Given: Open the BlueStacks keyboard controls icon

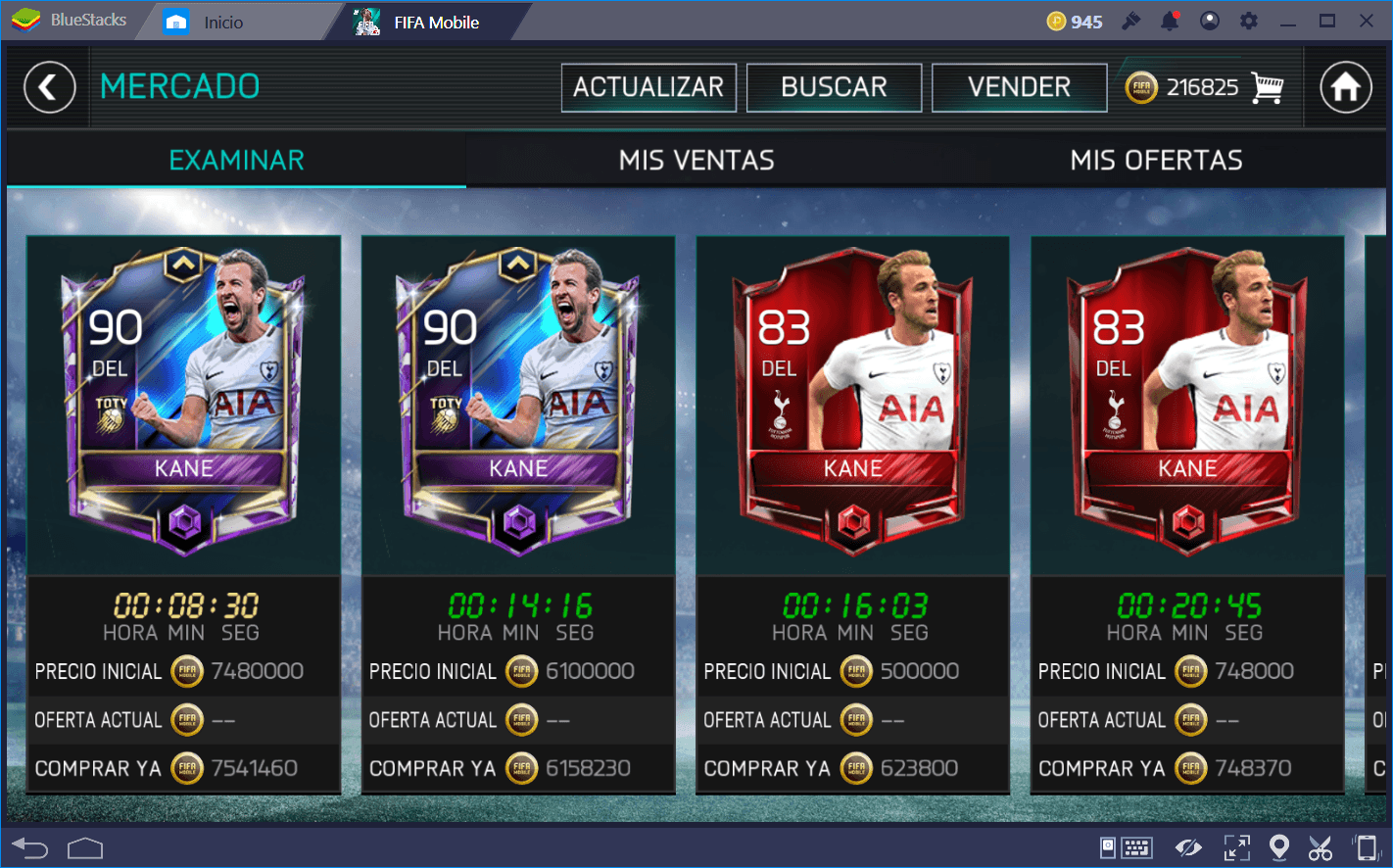Looking at the screenshot, I should [1136, 847].
